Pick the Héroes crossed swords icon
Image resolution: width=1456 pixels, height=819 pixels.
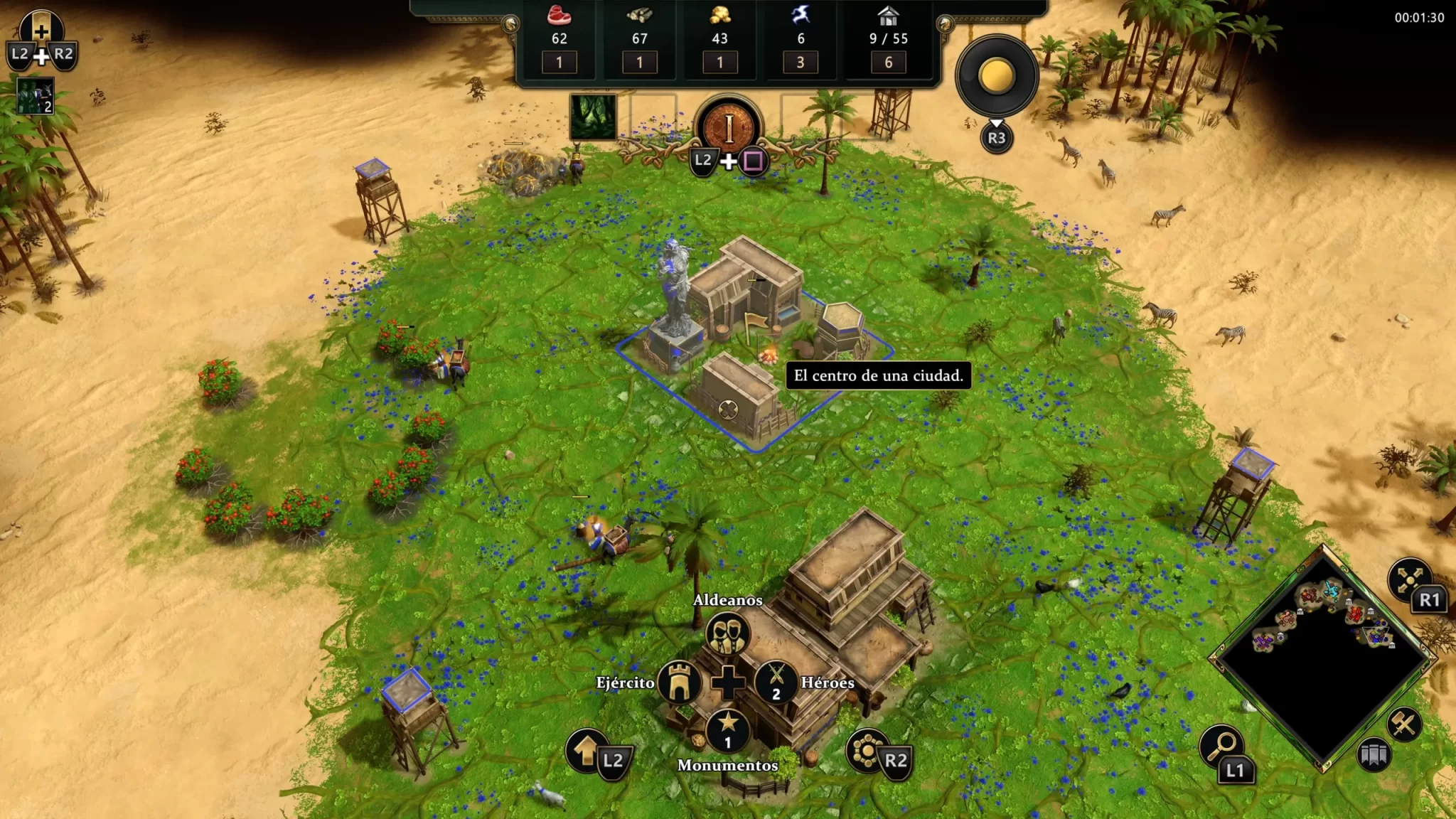point(776,681)
